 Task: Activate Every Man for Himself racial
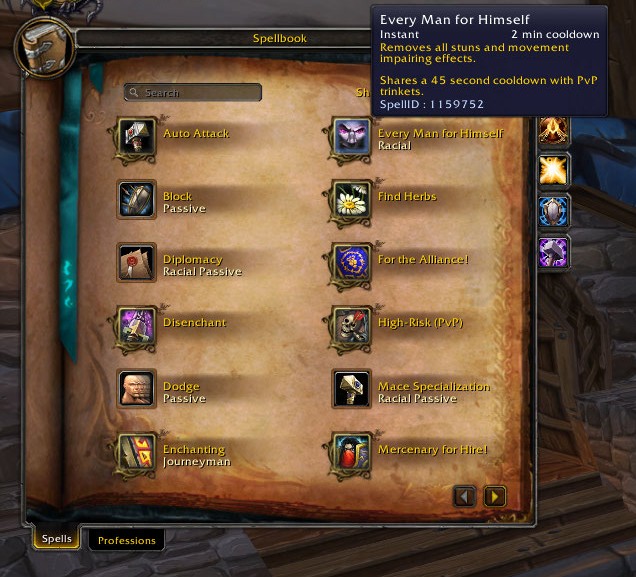351,138
